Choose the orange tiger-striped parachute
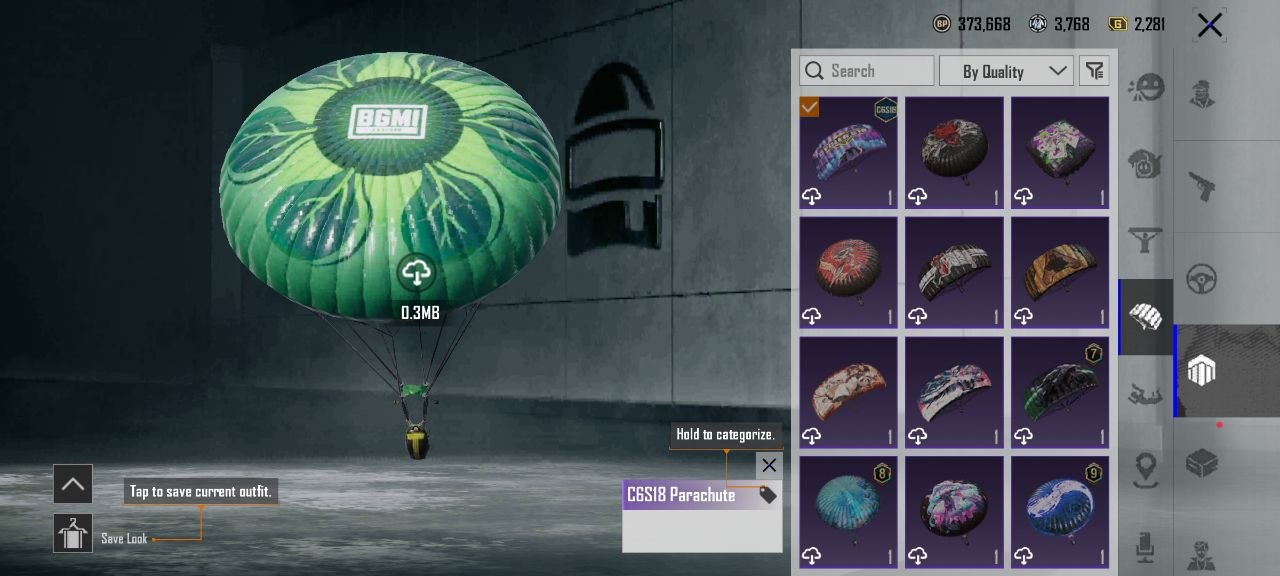This screenshot has height=576, width=1280. coord(1060,272)
